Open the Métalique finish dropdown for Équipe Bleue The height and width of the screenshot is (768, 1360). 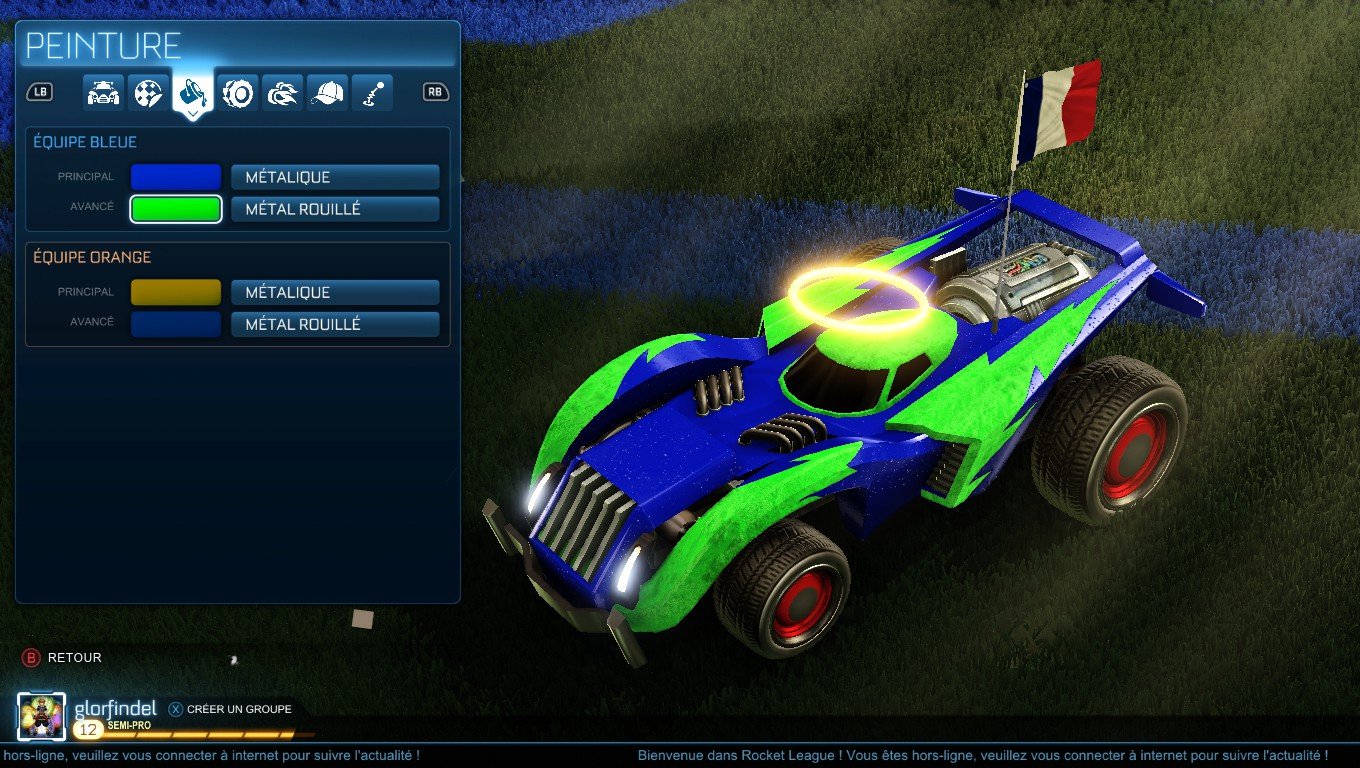point(335,177)
